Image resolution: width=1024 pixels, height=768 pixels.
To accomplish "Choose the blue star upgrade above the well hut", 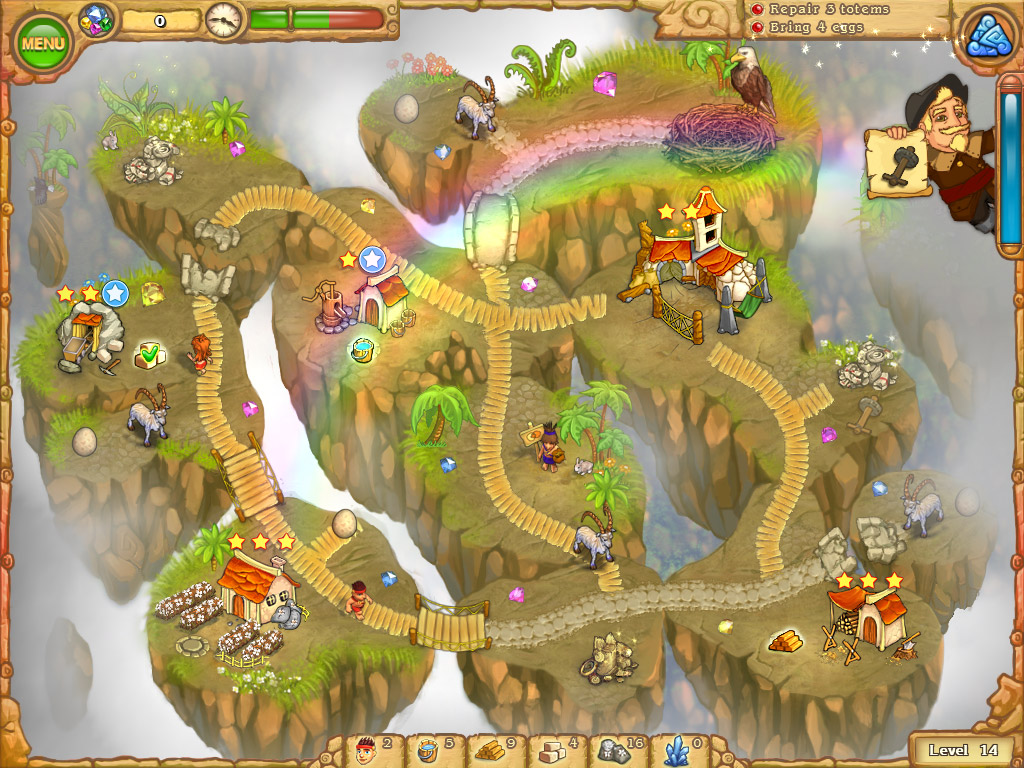I will [372, 260].
